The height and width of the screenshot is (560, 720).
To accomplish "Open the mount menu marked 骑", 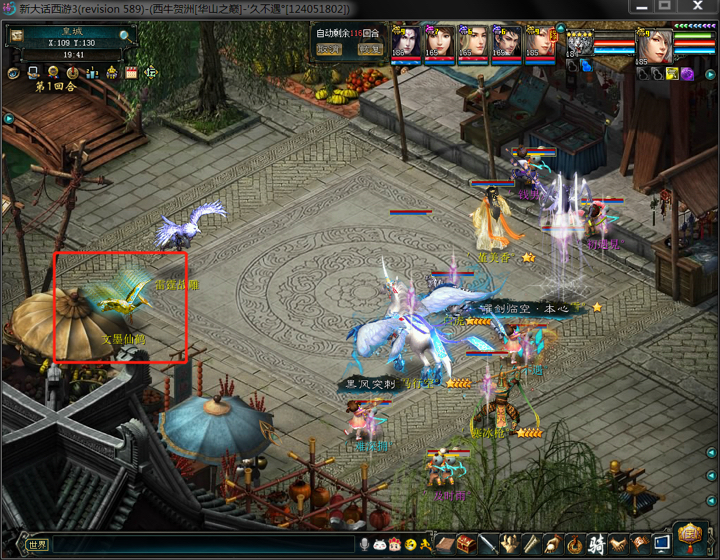I will [x=597, y=544].
